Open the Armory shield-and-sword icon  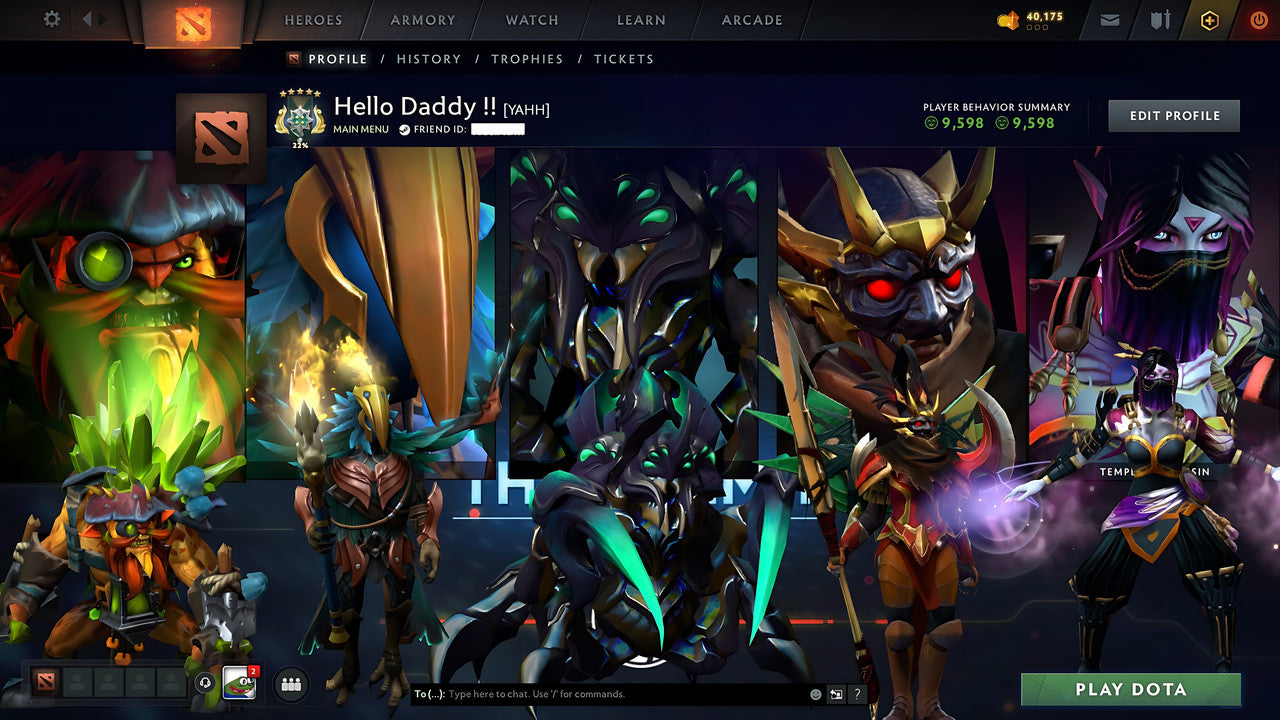pyautogui.click(x=1160, y=20)
